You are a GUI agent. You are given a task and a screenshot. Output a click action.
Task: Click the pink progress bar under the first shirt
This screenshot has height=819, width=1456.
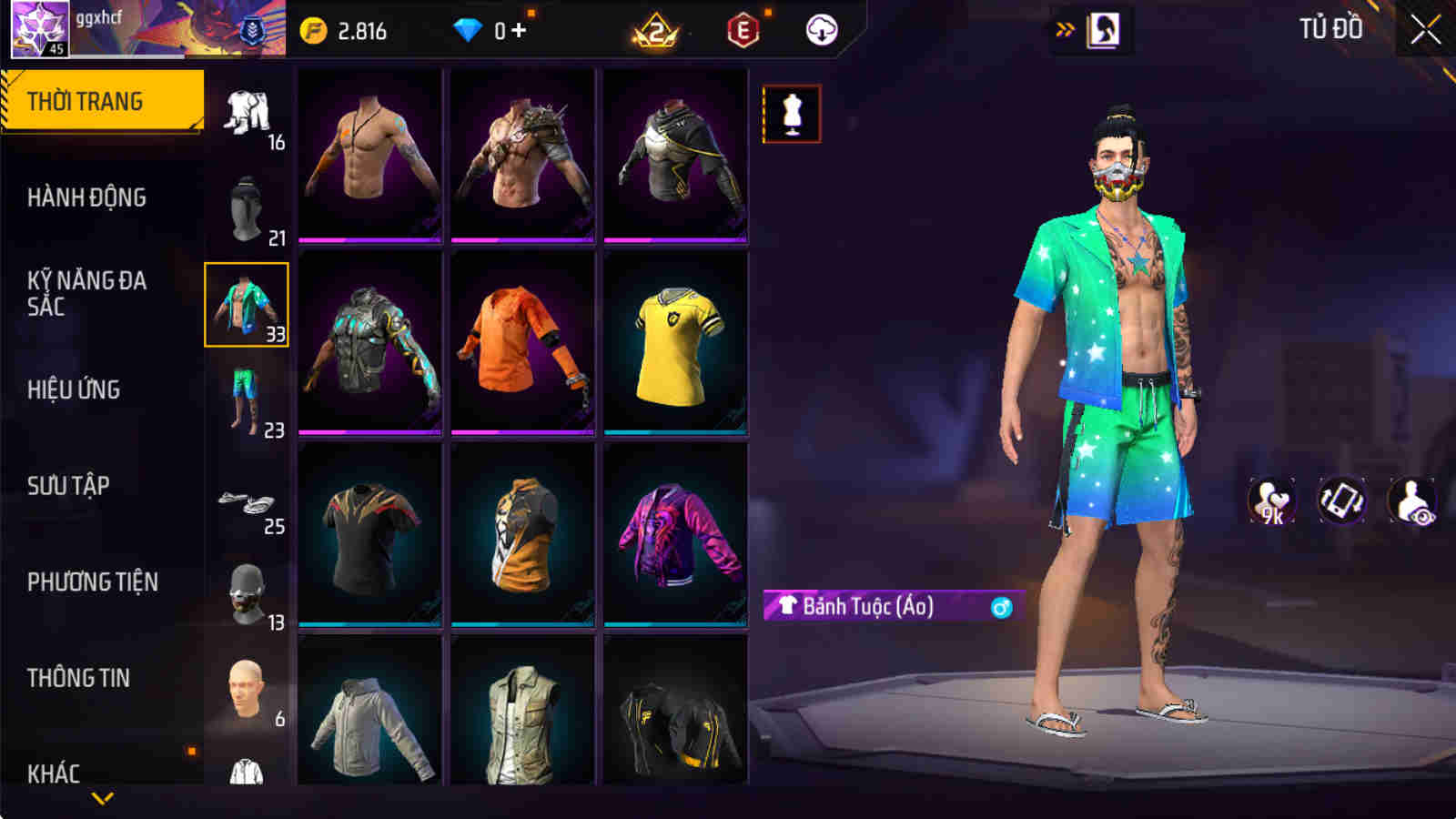[x=368, y=237]
